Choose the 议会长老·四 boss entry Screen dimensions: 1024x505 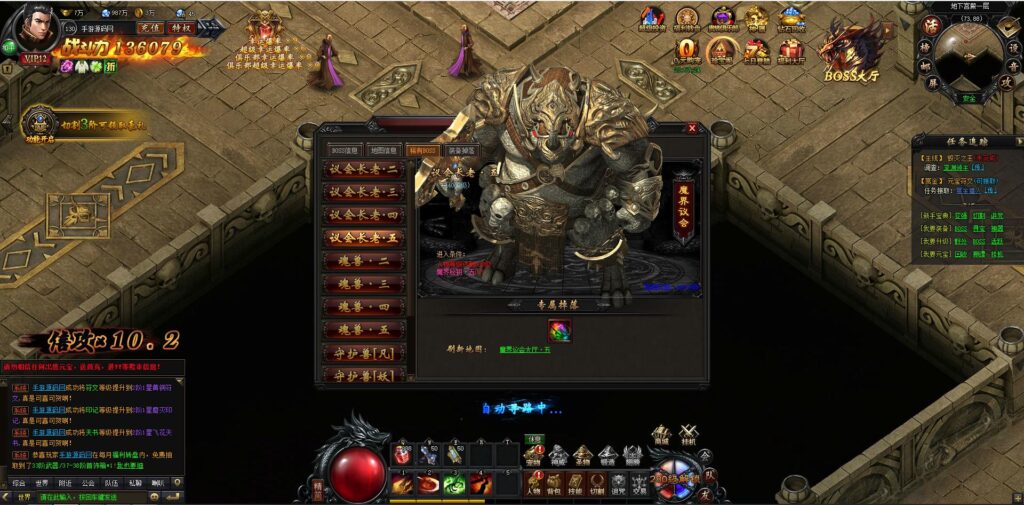pos(364,215)
